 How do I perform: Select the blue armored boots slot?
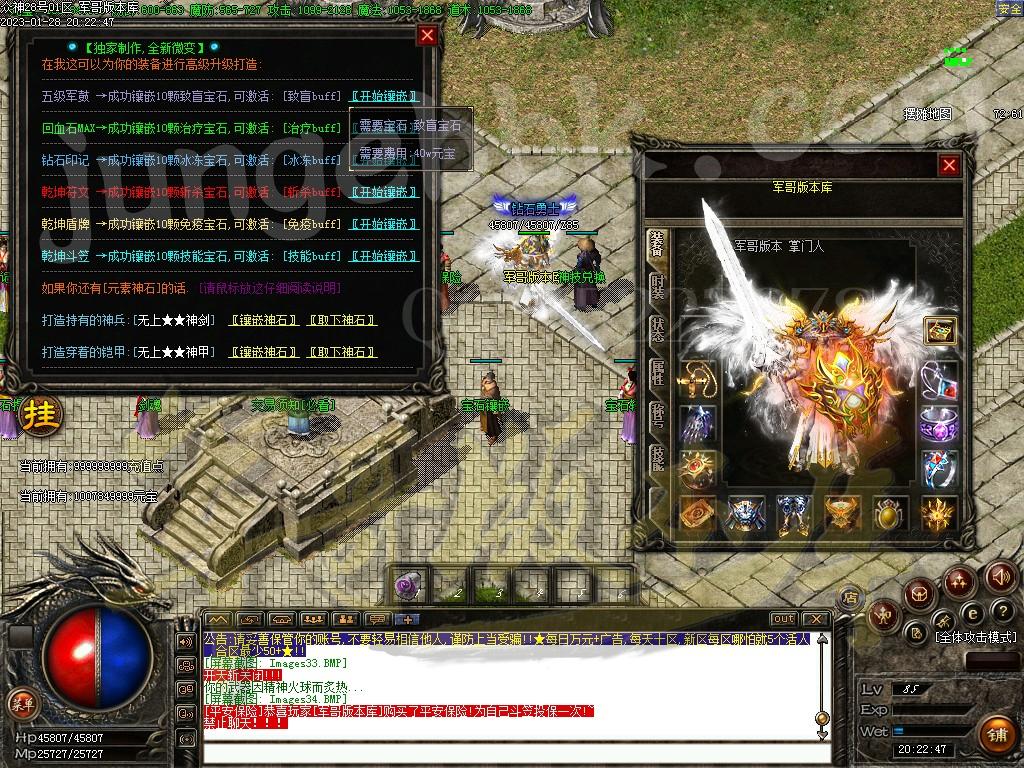pyautogui.click(x=793, y=513)
